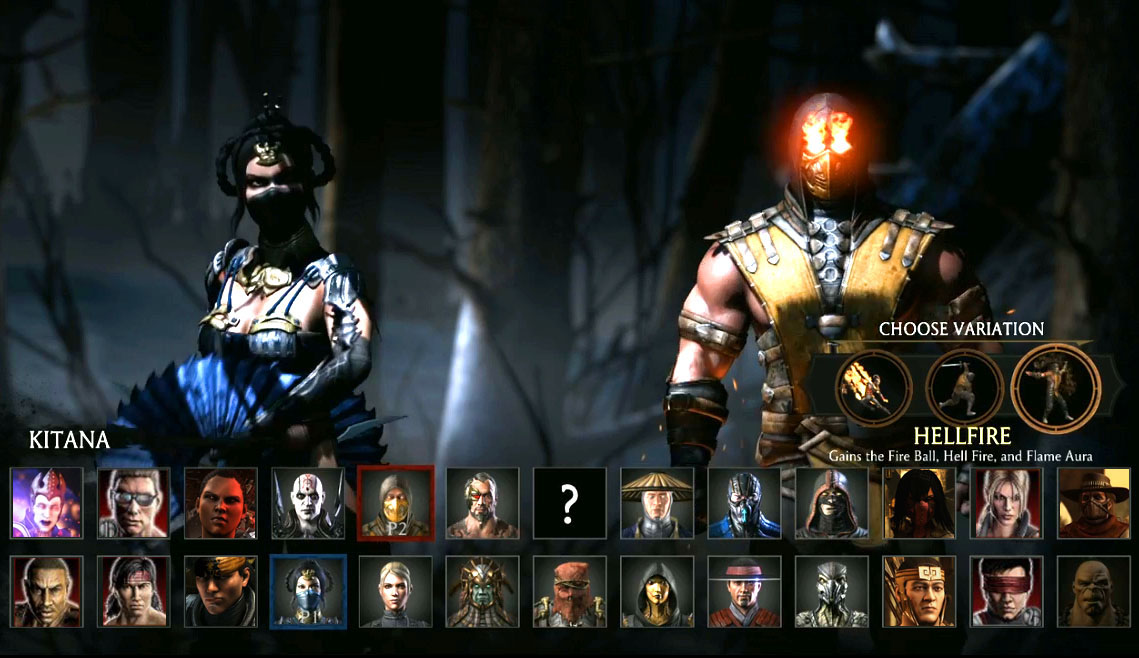Choose Kano with the red eye implant
The height and width of the screenshot is (658, 1139).
(x=482, y=502)
